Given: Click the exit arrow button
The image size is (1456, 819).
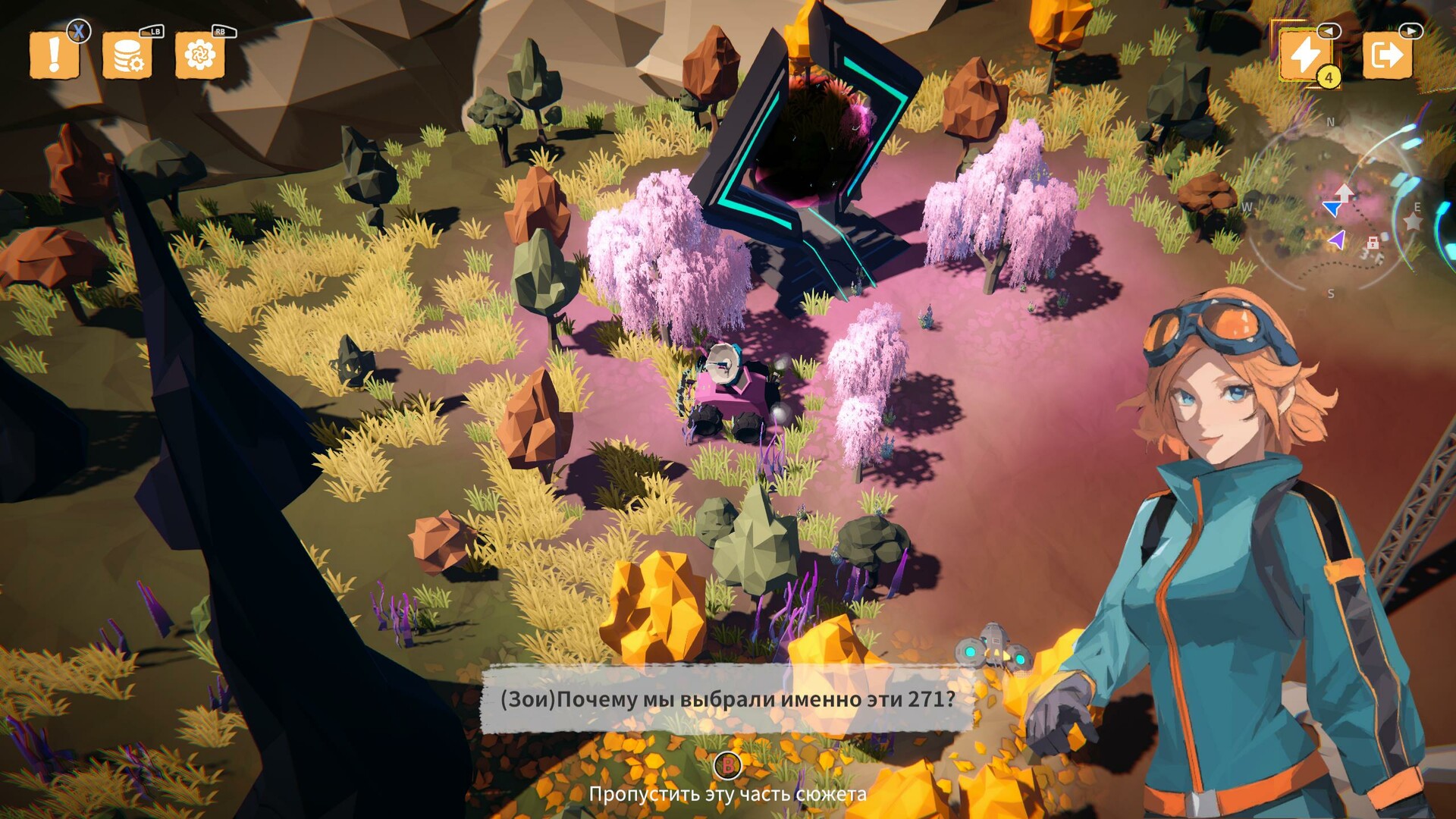Looking at the screenshot, I should coord(1387,55).
